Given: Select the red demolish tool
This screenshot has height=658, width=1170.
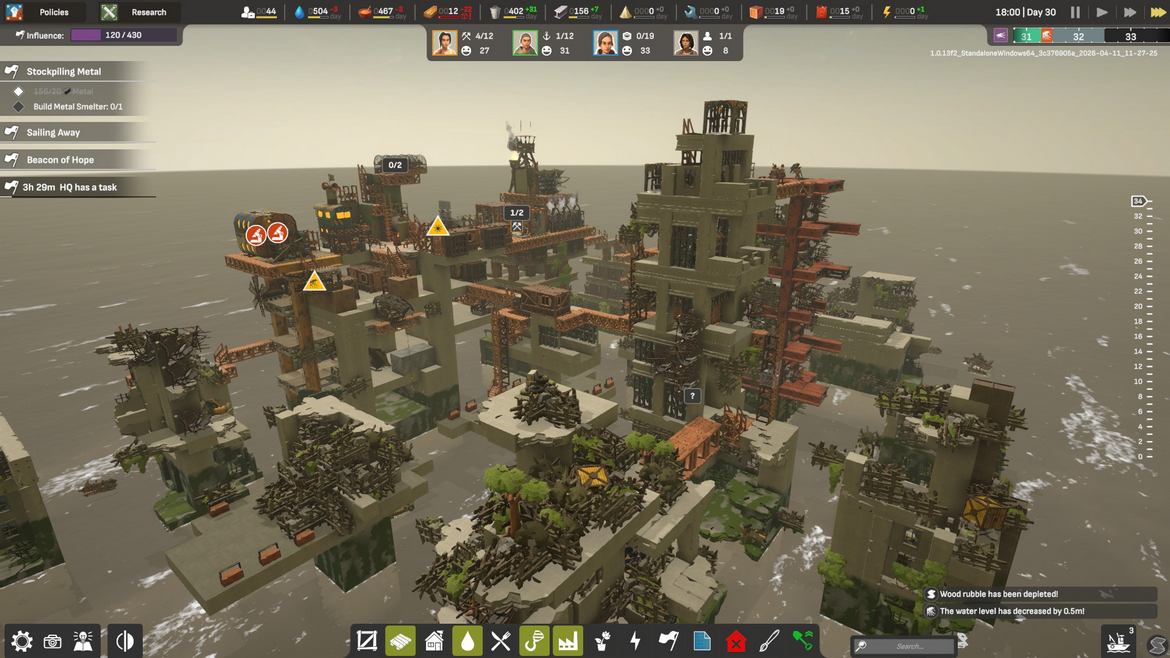Looking at the screenshot, I should click(736, 641).
